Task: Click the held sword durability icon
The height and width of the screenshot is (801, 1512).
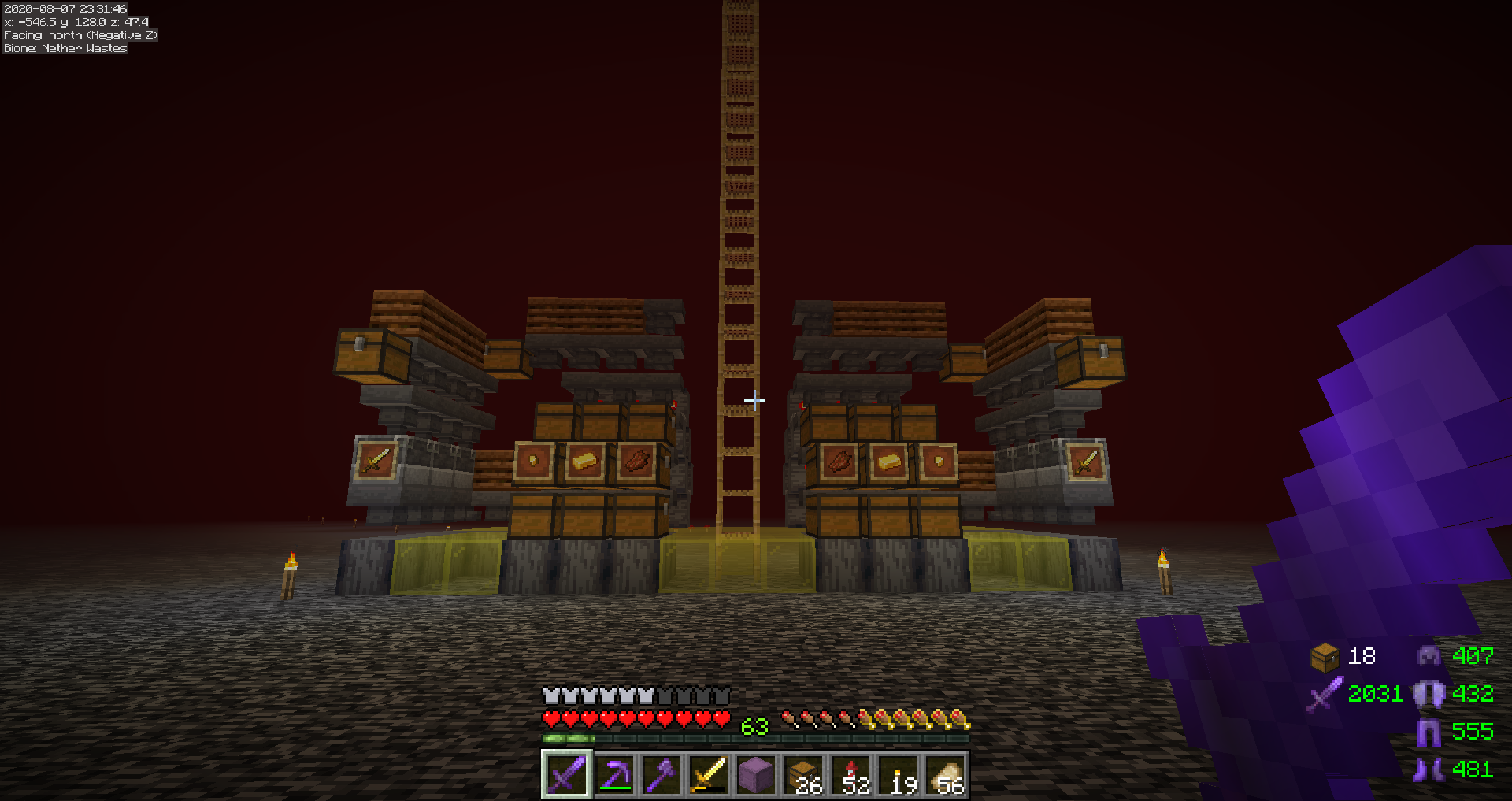Action: tap(1325, 694)
